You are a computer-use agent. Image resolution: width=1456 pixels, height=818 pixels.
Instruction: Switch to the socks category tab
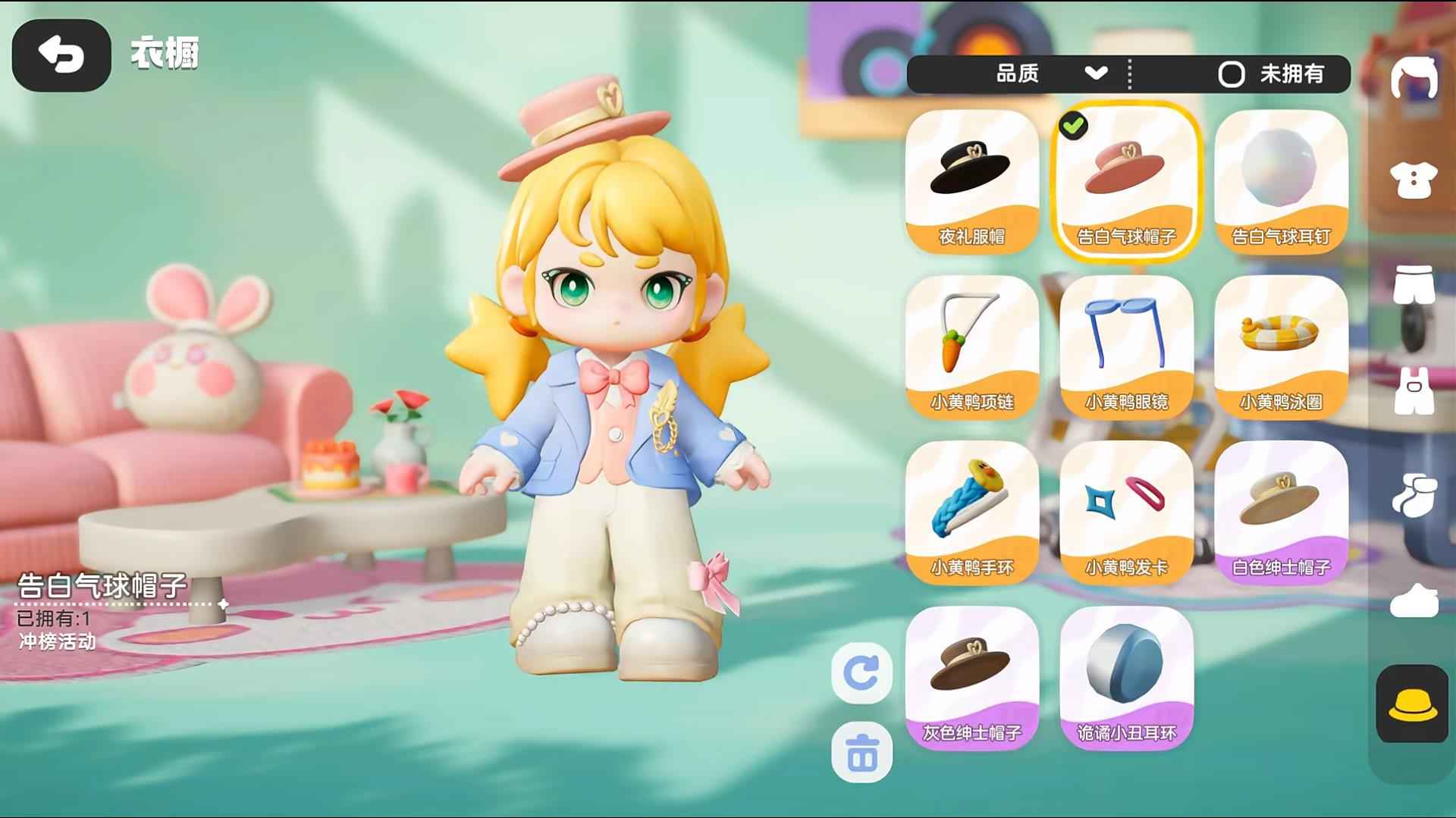(x=1414, y=495)
